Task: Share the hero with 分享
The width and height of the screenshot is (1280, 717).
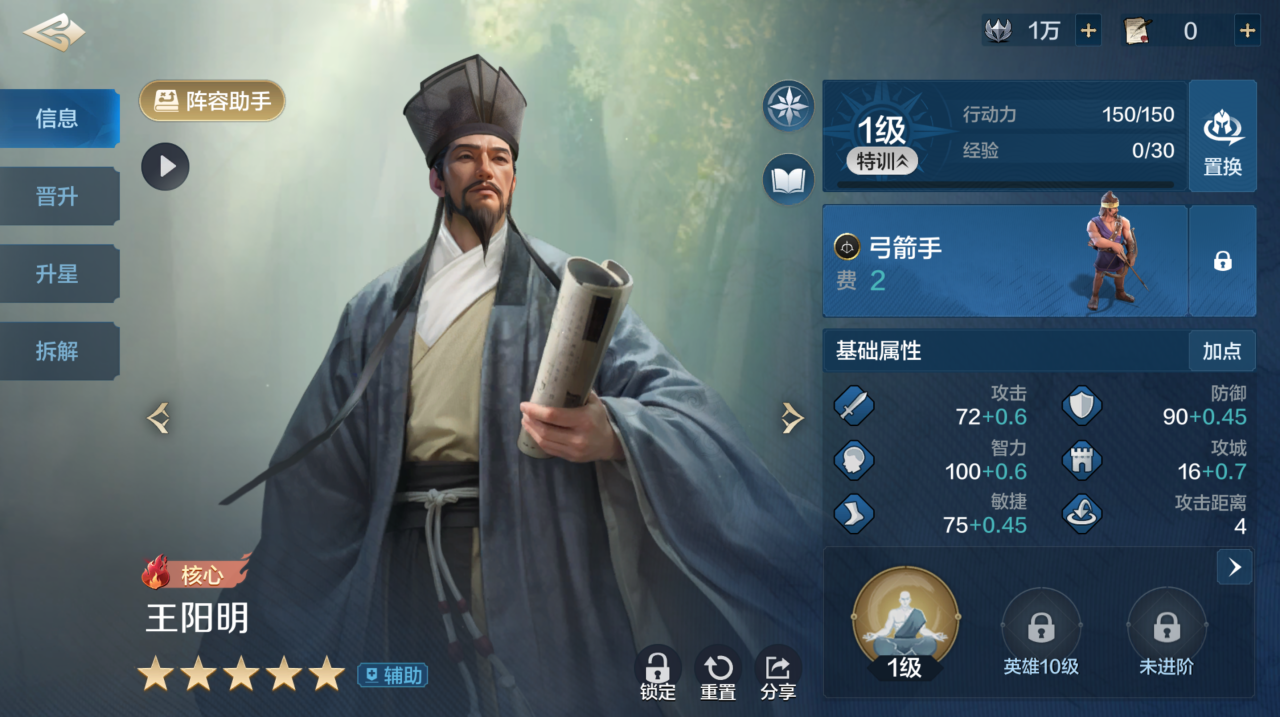Action: tap(778, 673)
